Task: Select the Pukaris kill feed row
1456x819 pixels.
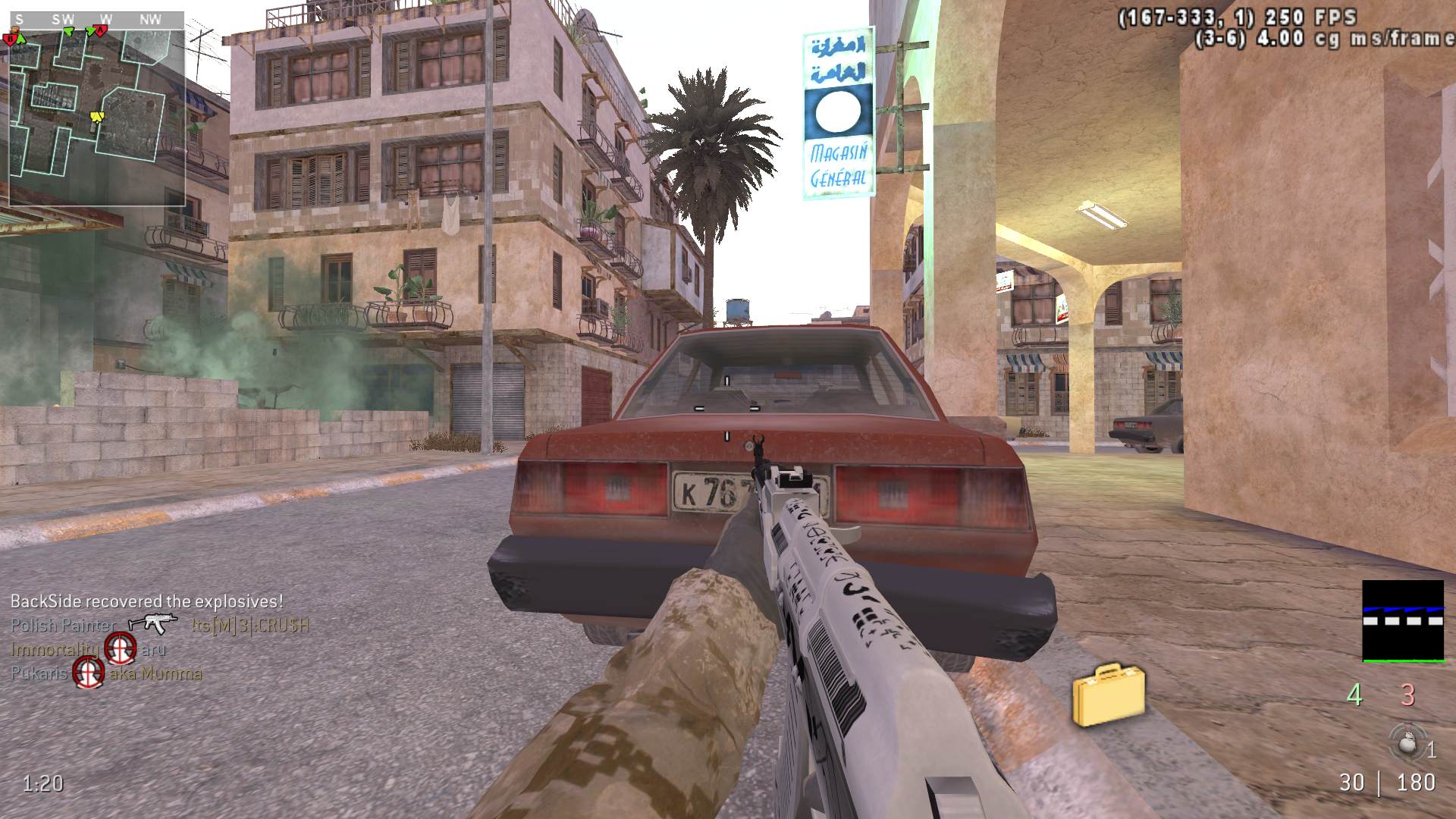Action: 106,673
